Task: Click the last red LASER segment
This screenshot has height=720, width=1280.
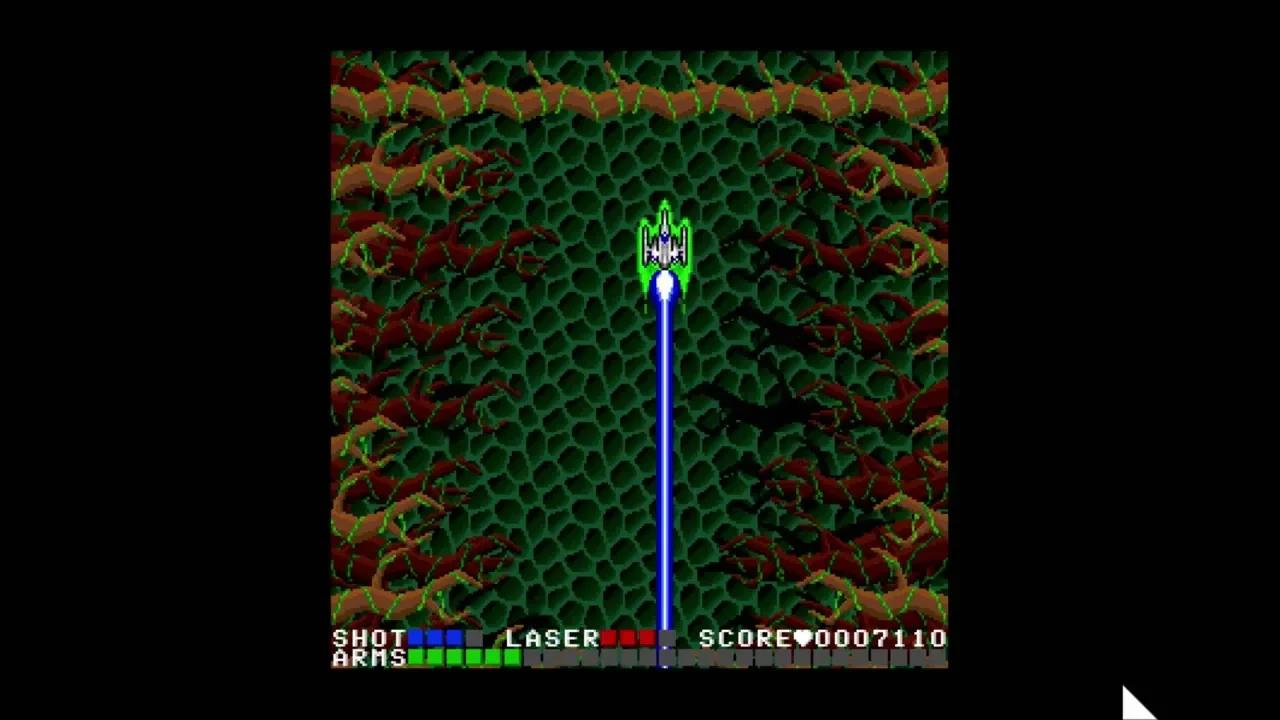Action: 648,638
